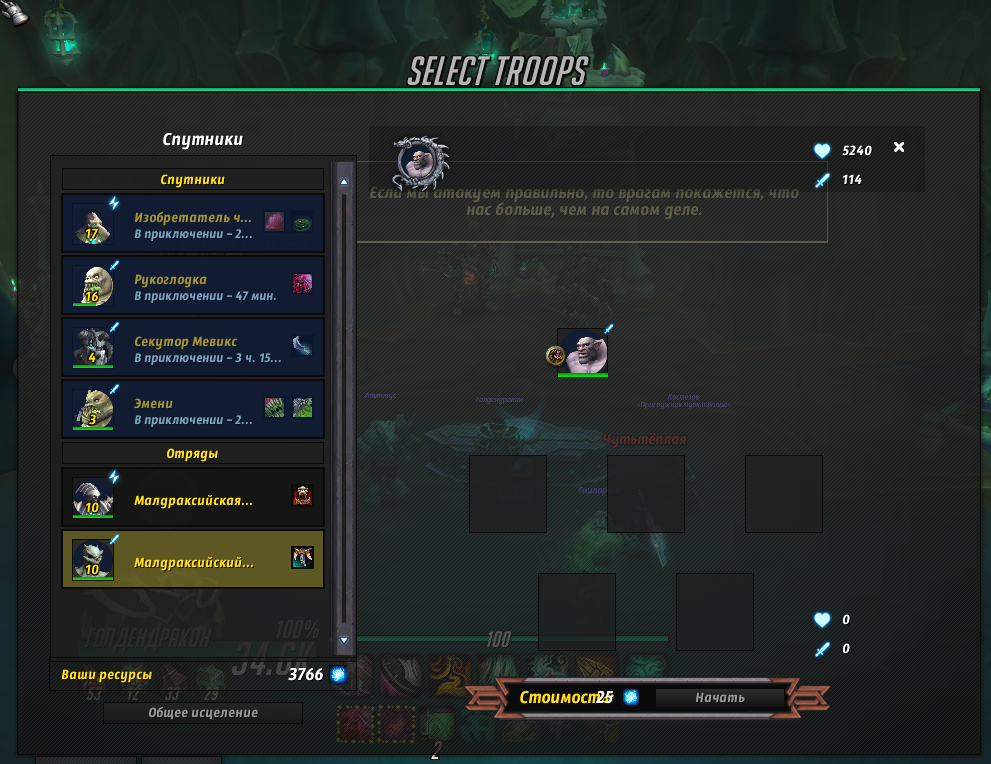Screen dimensions: 991x764
Task: Inspect Рукоглодка's pink ability icon
Action: [302, 284]
